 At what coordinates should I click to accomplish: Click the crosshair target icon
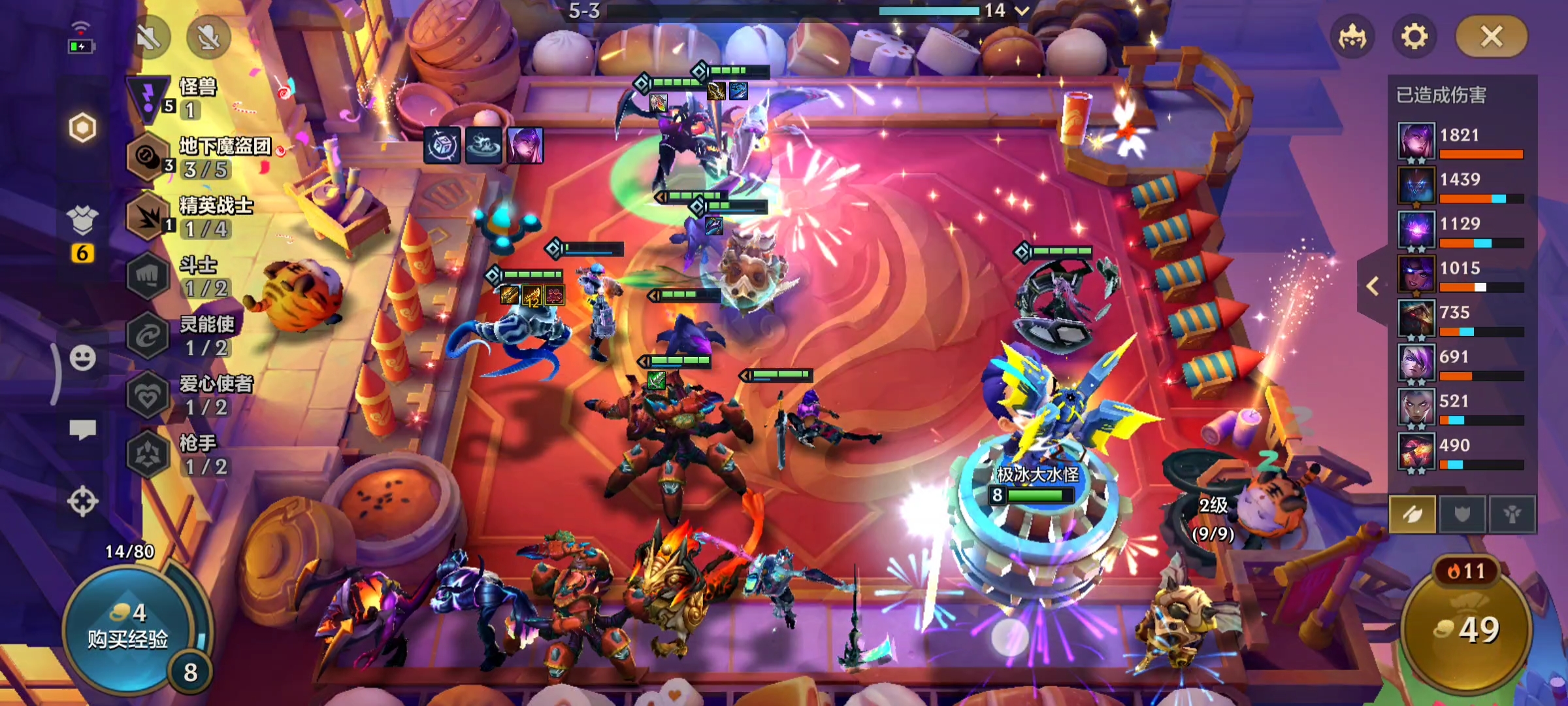(83, 501)
